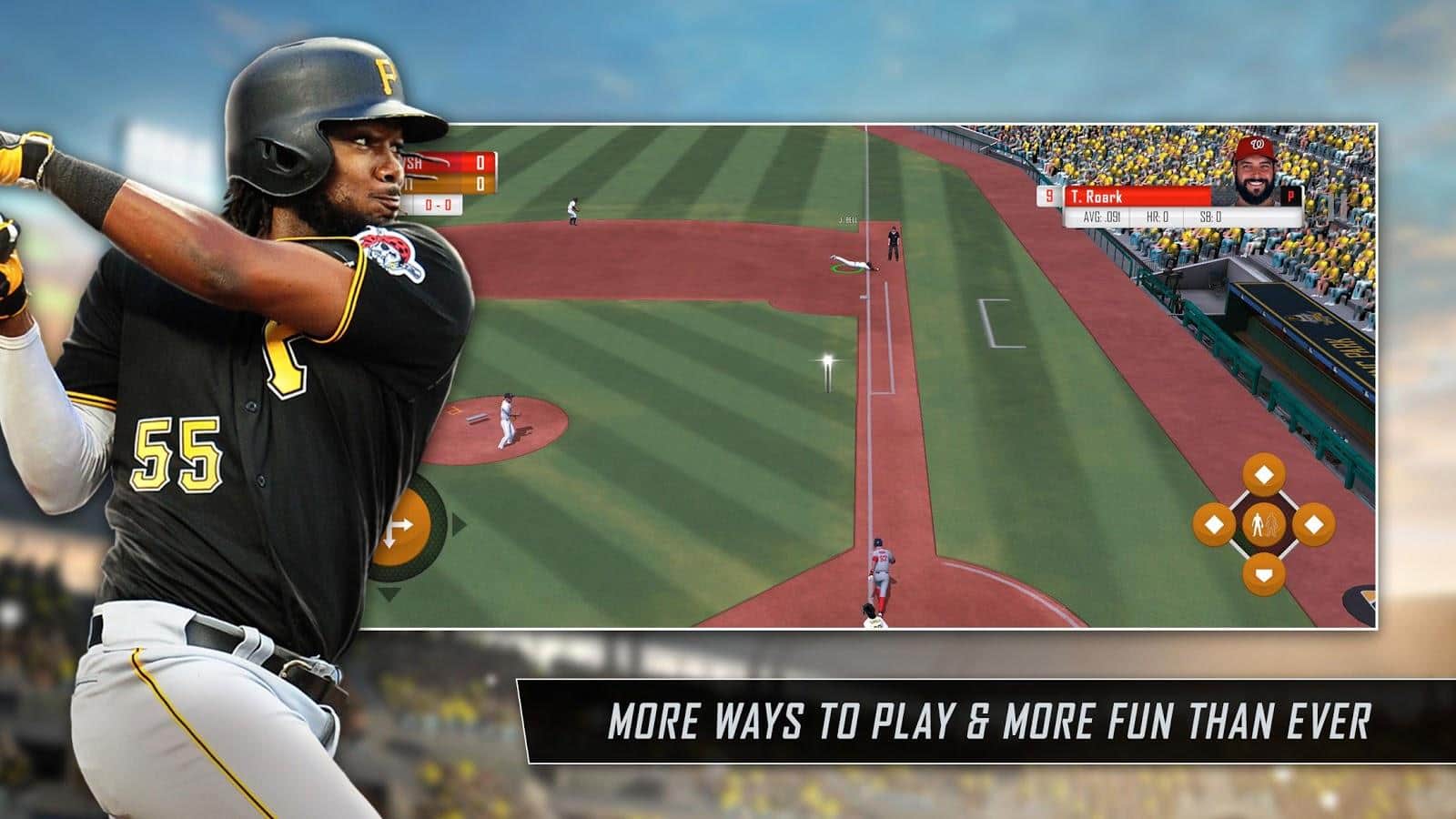The width and height of the screenshot is (1456, 819).
Task: Tap the orange swing direction control stick
Action: pyautogui.click(x=405, y=526)
